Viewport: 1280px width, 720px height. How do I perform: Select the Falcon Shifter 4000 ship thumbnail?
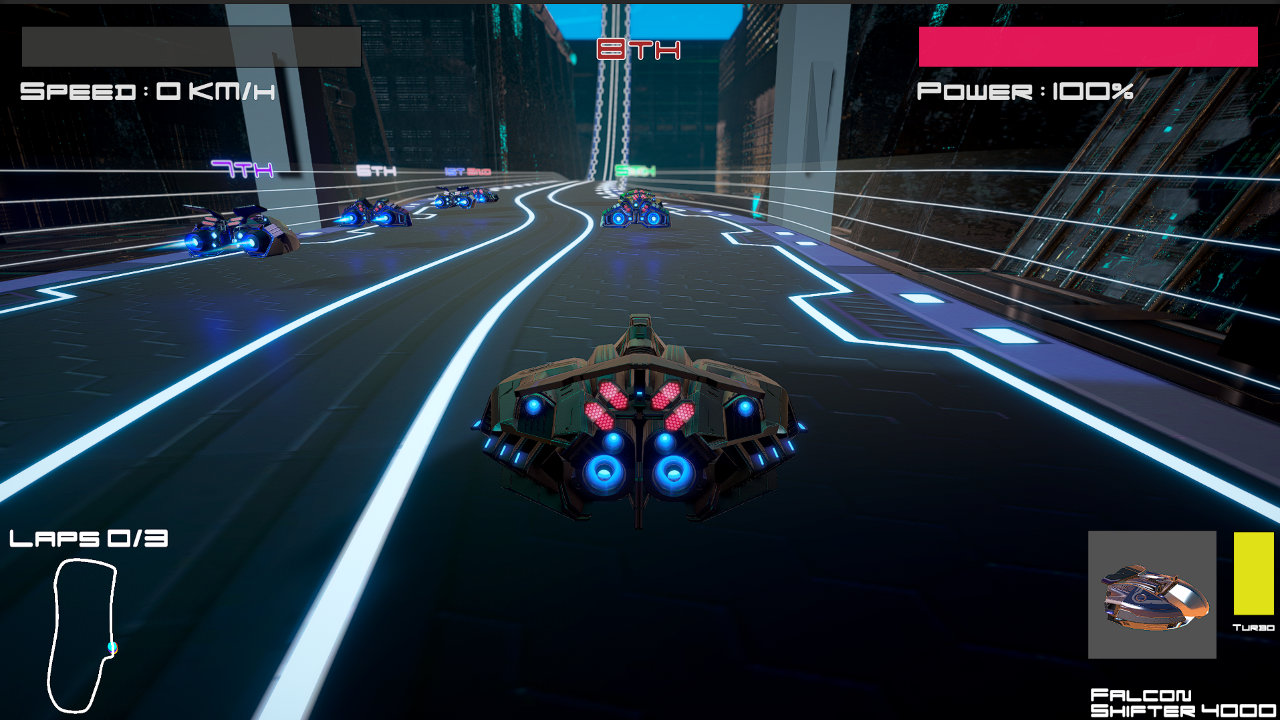1152,595
